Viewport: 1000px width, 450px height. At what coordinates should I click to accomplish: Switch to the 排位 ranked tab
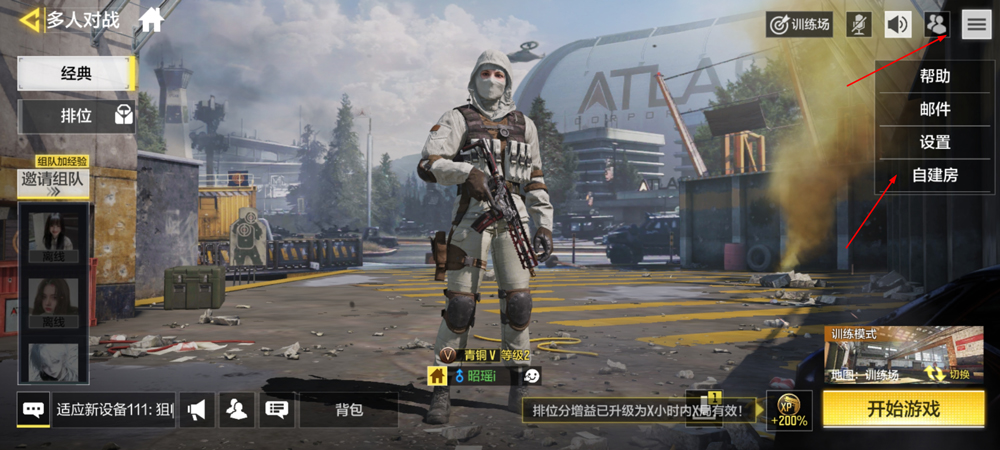pos(76,116)
